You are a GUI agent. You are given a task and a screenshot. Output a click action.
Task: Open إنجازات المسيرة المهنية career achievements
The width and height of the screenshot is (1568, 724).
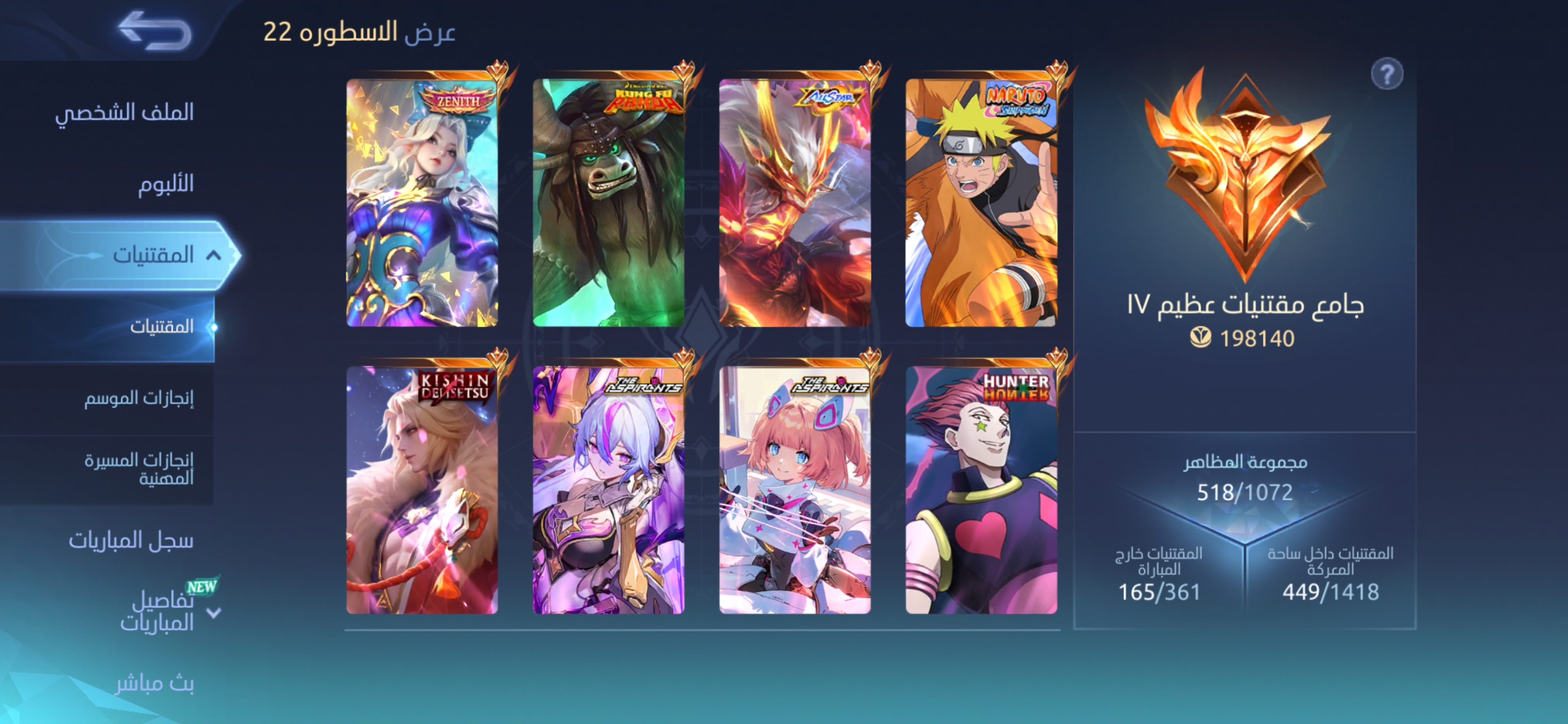[x=139, y=469]
